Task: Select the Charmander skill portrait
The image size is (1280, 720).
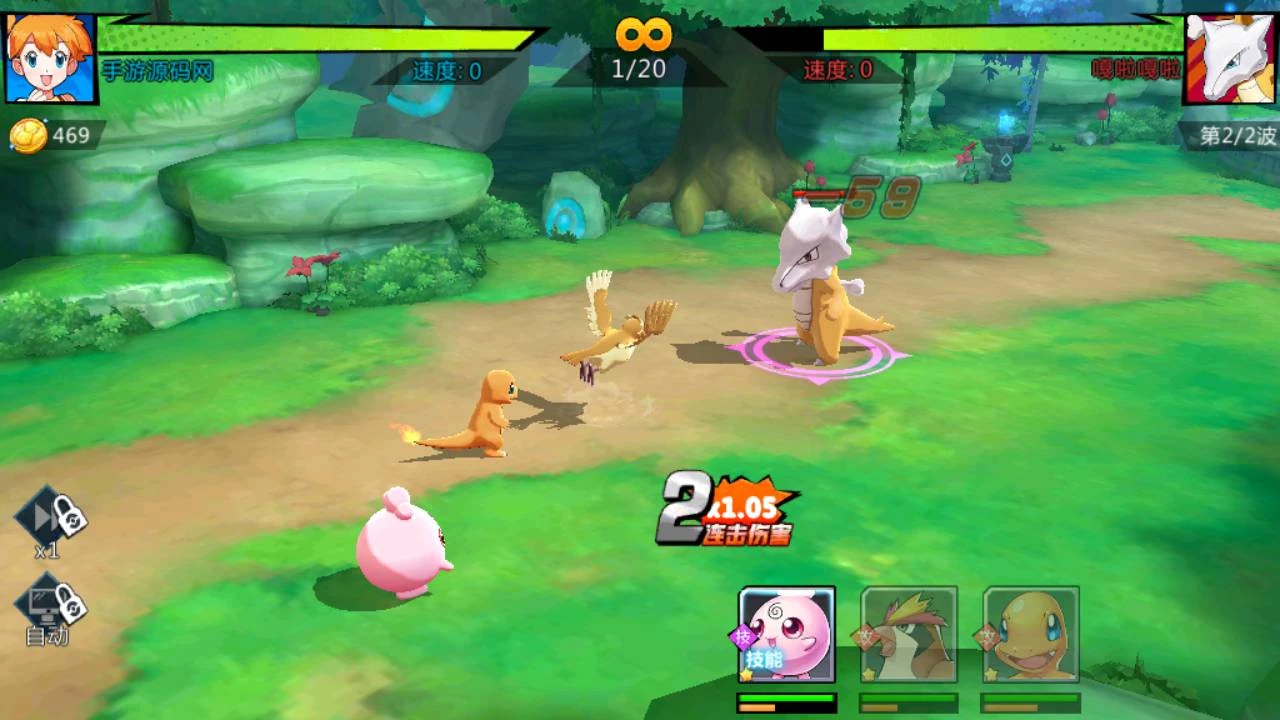Action: 1031,635
